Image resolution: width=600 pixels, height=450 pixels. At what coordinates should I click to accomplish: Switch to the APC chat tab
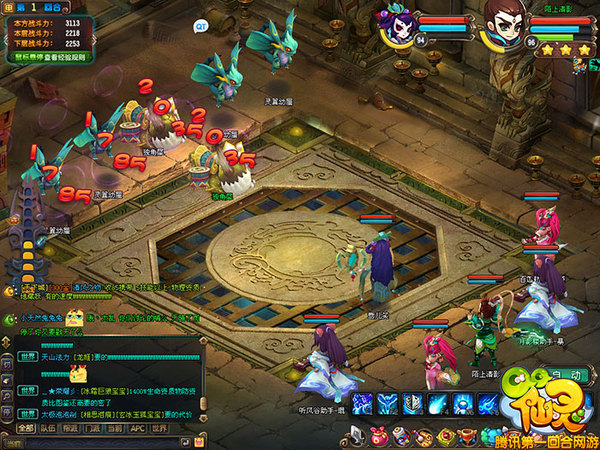(x=138, y=428)
